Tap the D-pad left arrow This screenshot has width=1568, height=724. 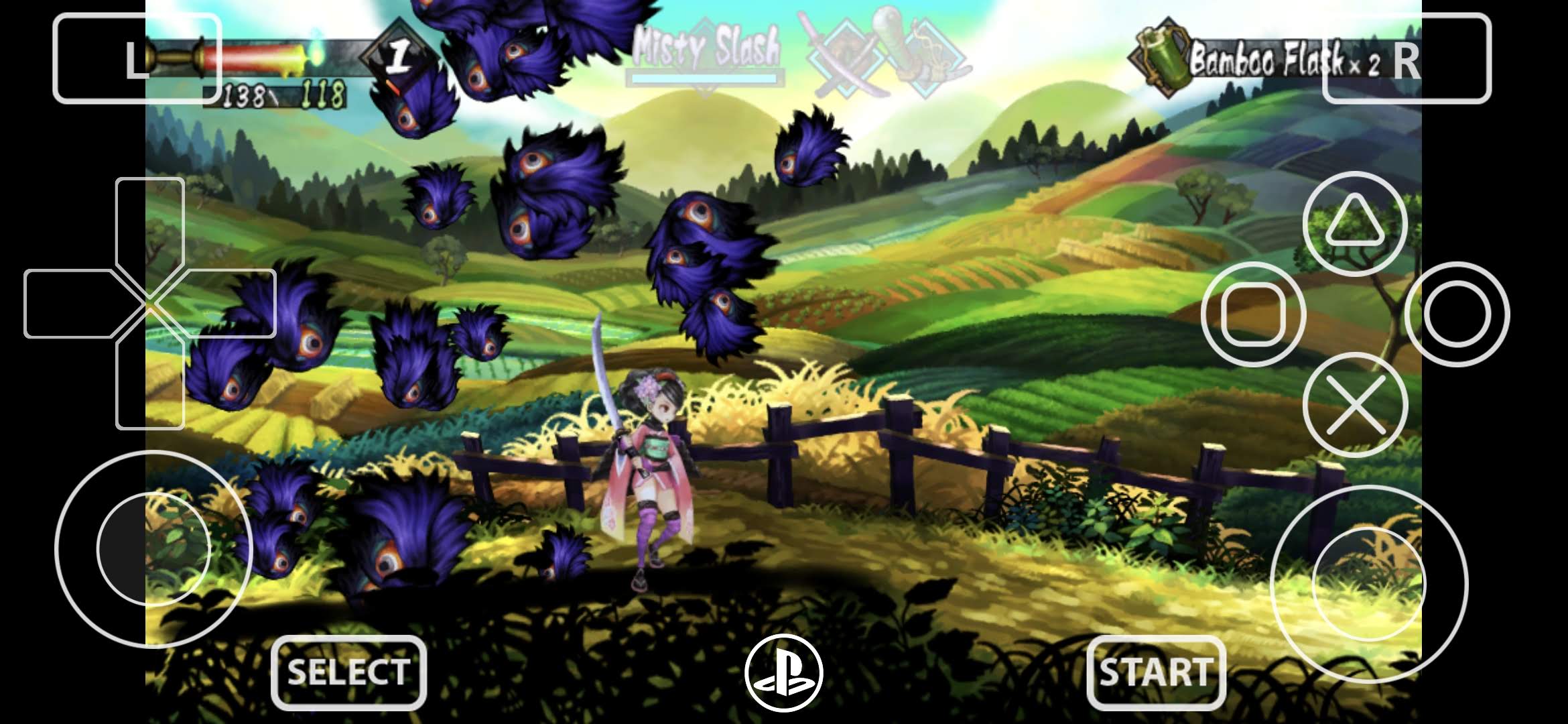point(70,304)
